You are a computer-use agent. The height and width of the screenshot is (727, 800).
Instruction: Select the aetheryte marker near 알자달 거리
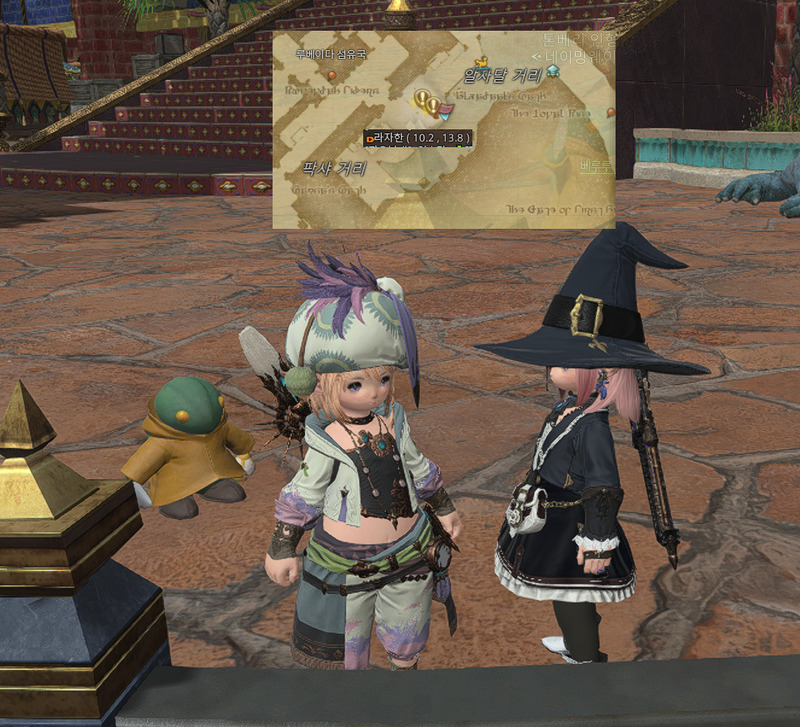coord(553,70)
